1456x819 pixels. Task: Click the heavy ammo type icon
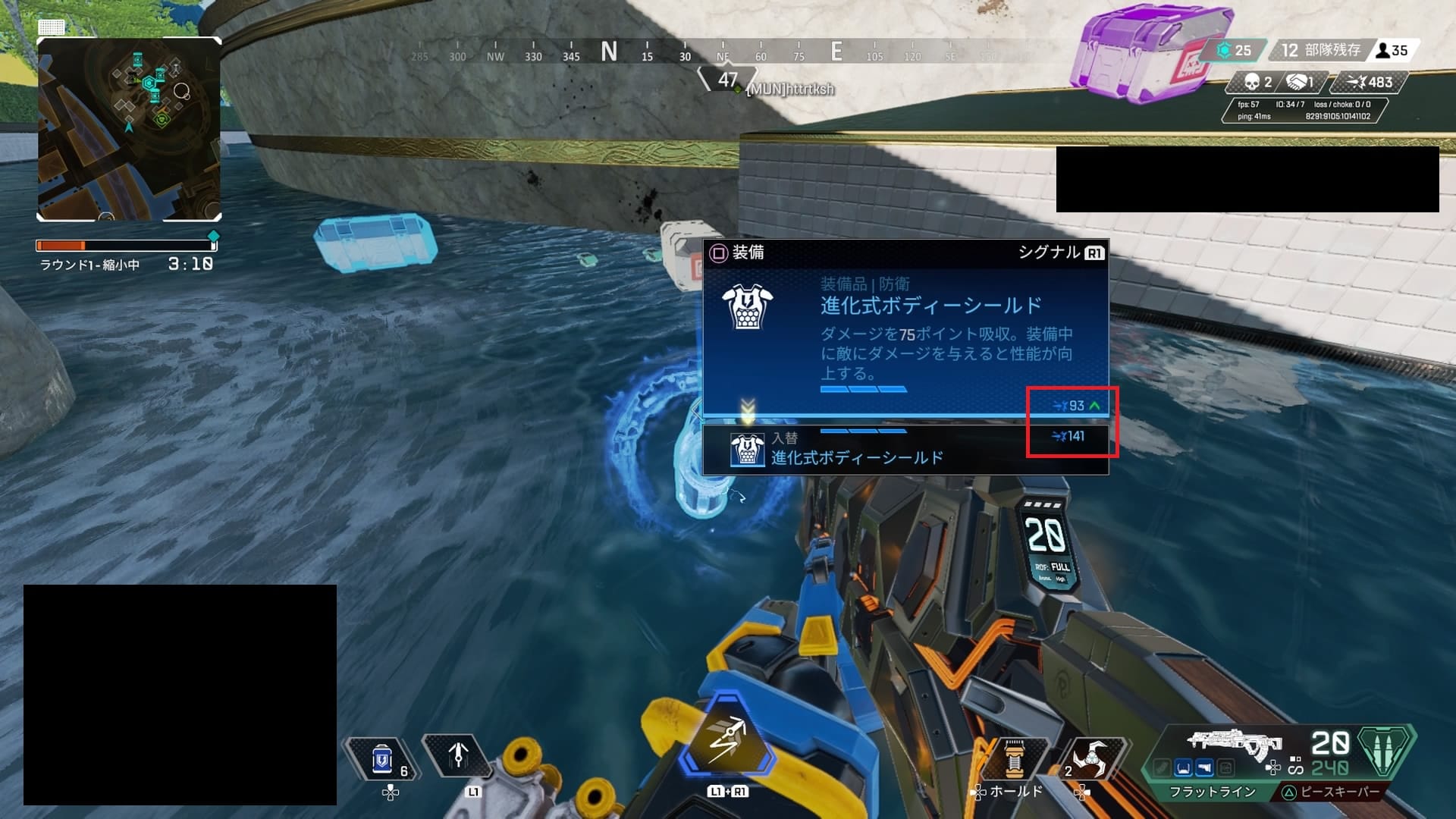point(1385,751)
